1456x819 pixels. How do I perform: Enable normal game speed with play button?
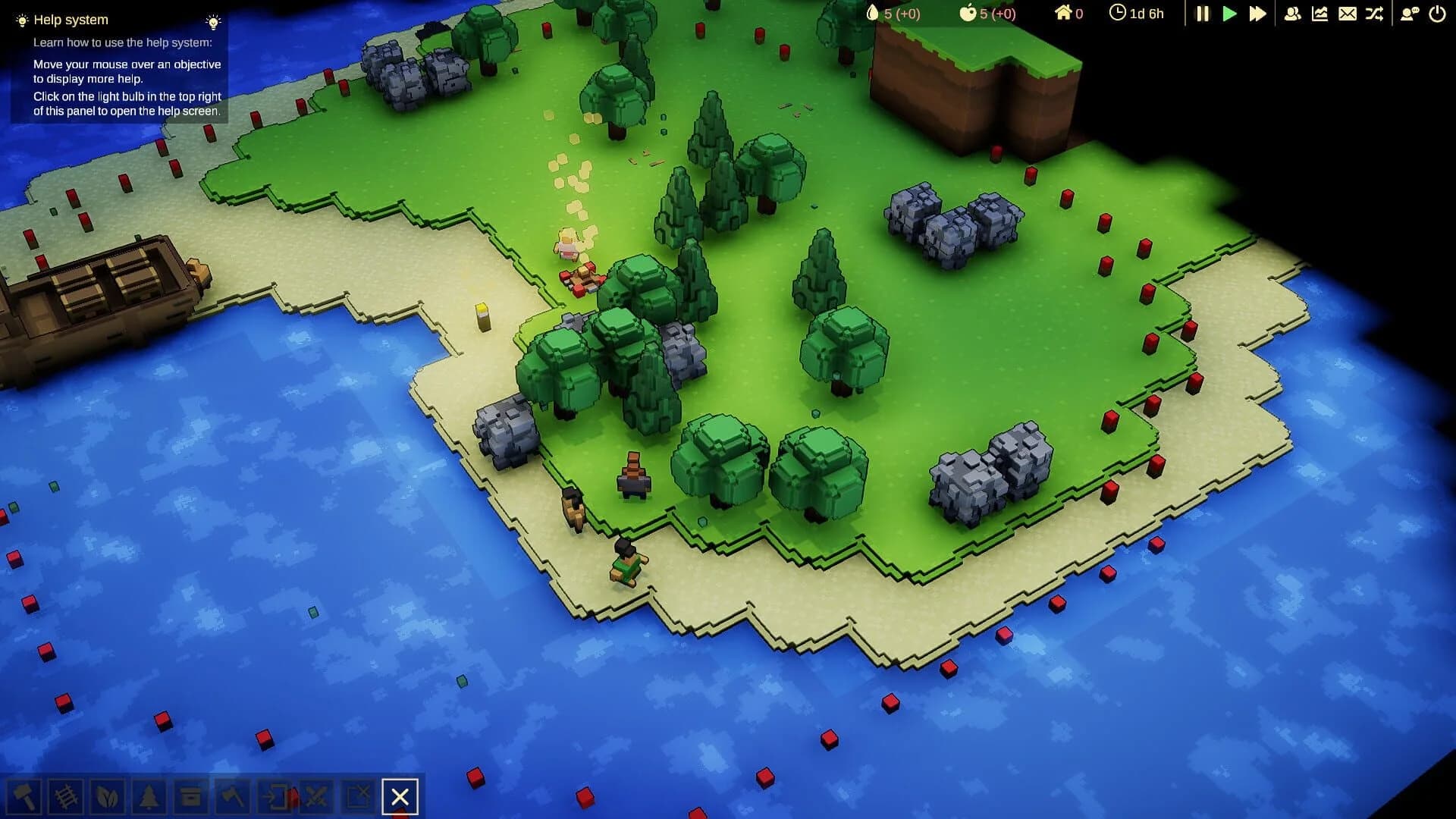1230,13
